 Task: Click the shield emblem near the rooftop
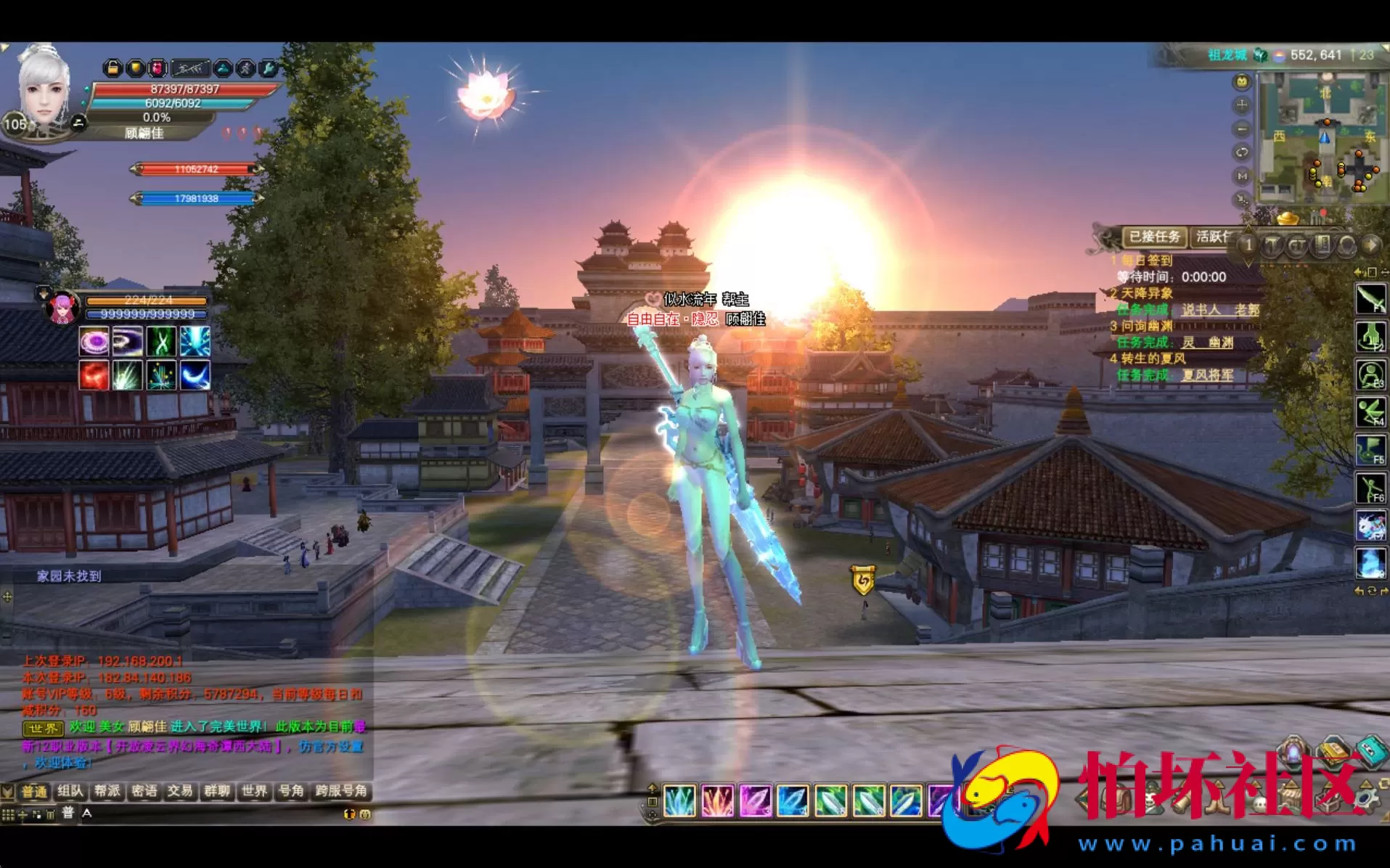(863, 581)
